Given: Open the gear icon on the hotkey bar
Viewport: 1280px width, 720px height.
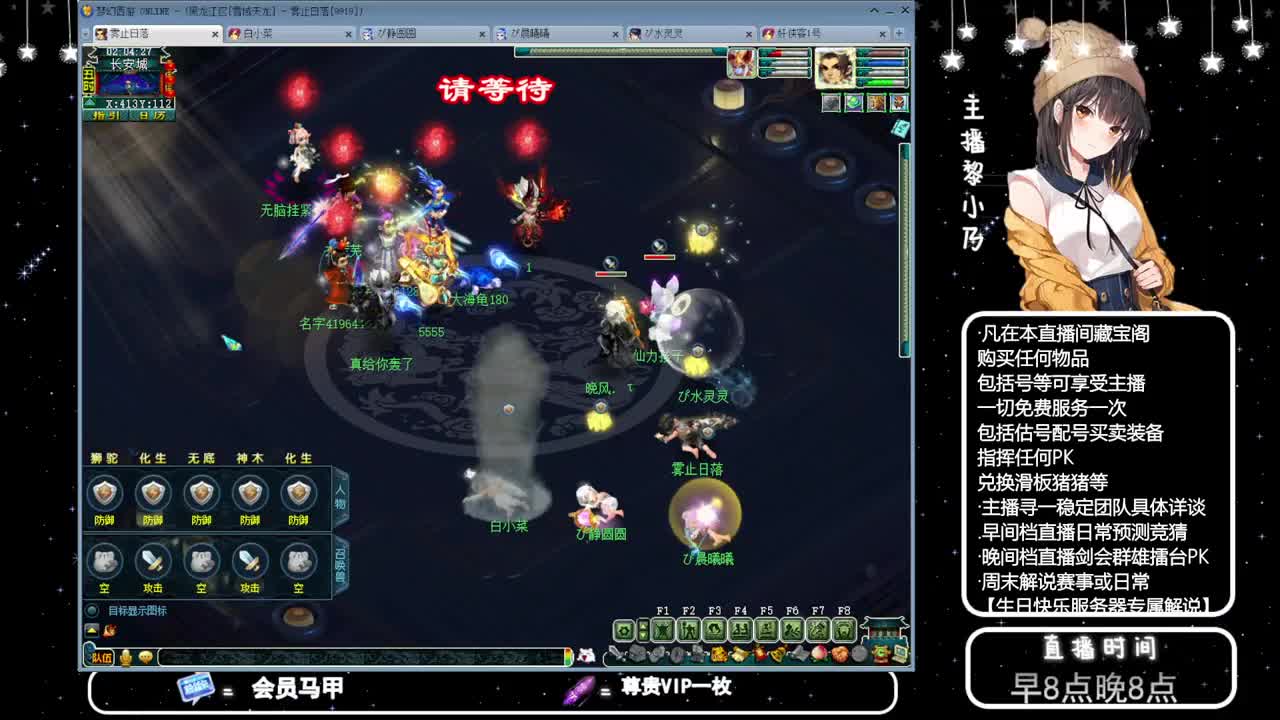Looking at the screenshot, I should pyautogui.click(x=623, y=629).
